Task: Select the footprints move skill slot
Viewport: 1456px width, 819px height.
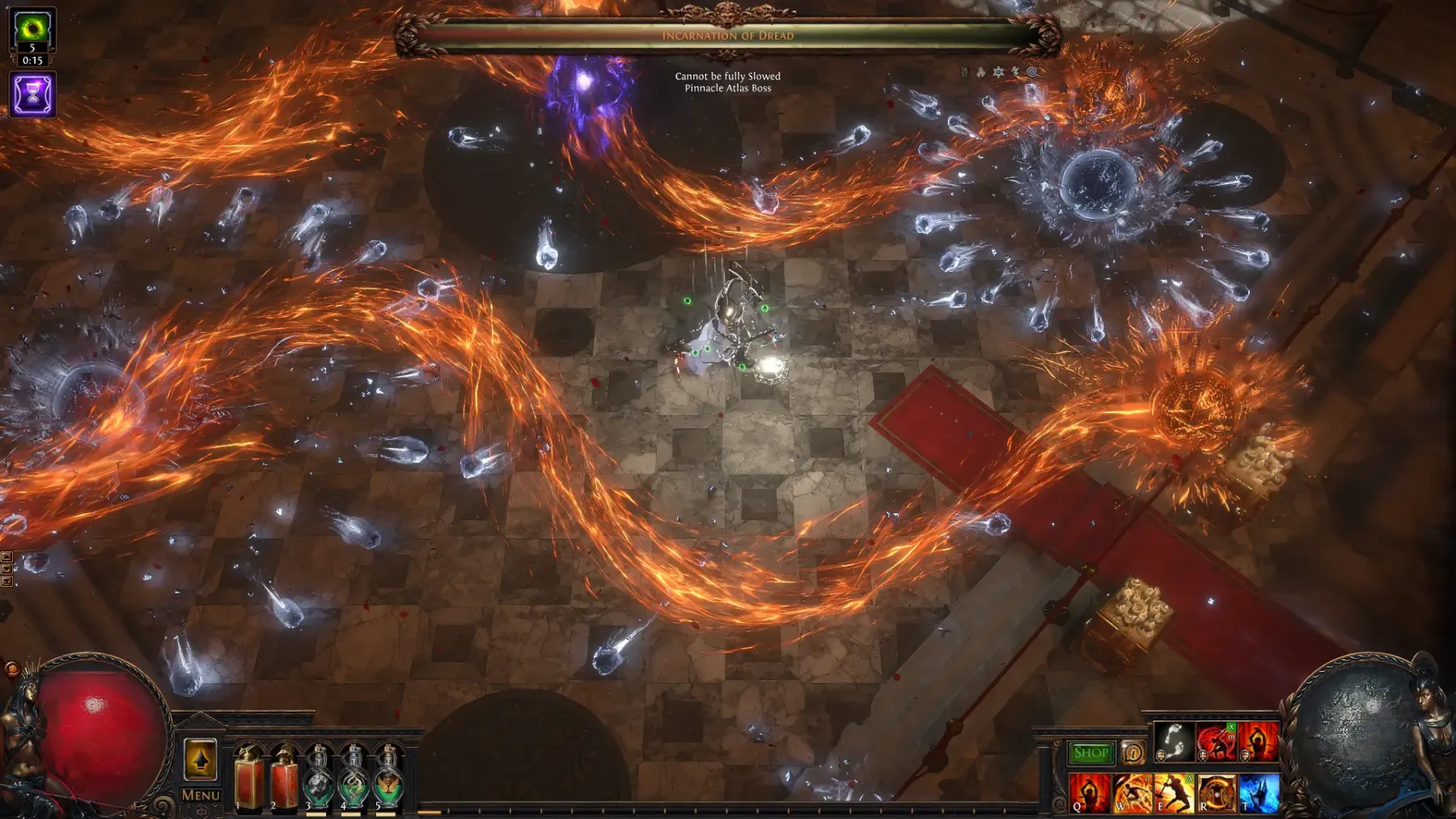Action: click(1173, 741)
